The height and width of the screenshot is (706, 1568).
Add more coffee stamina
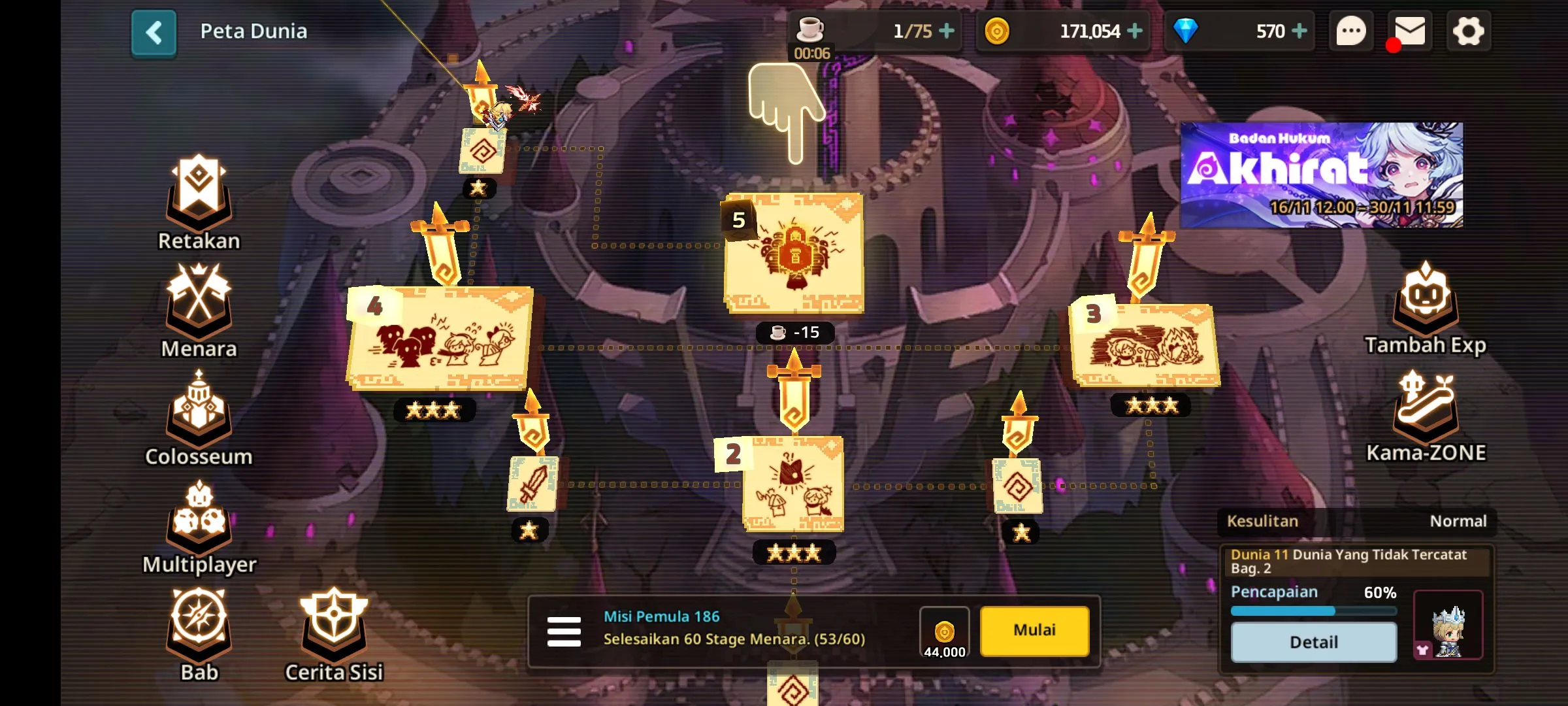click(x=946, y=31)
